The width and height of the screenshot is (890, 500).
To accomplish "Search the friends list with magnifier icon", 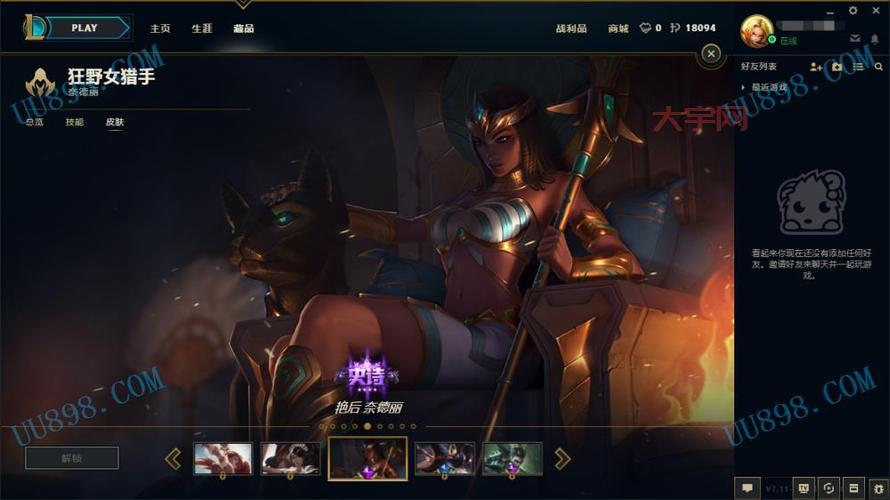I will (879, 67).
